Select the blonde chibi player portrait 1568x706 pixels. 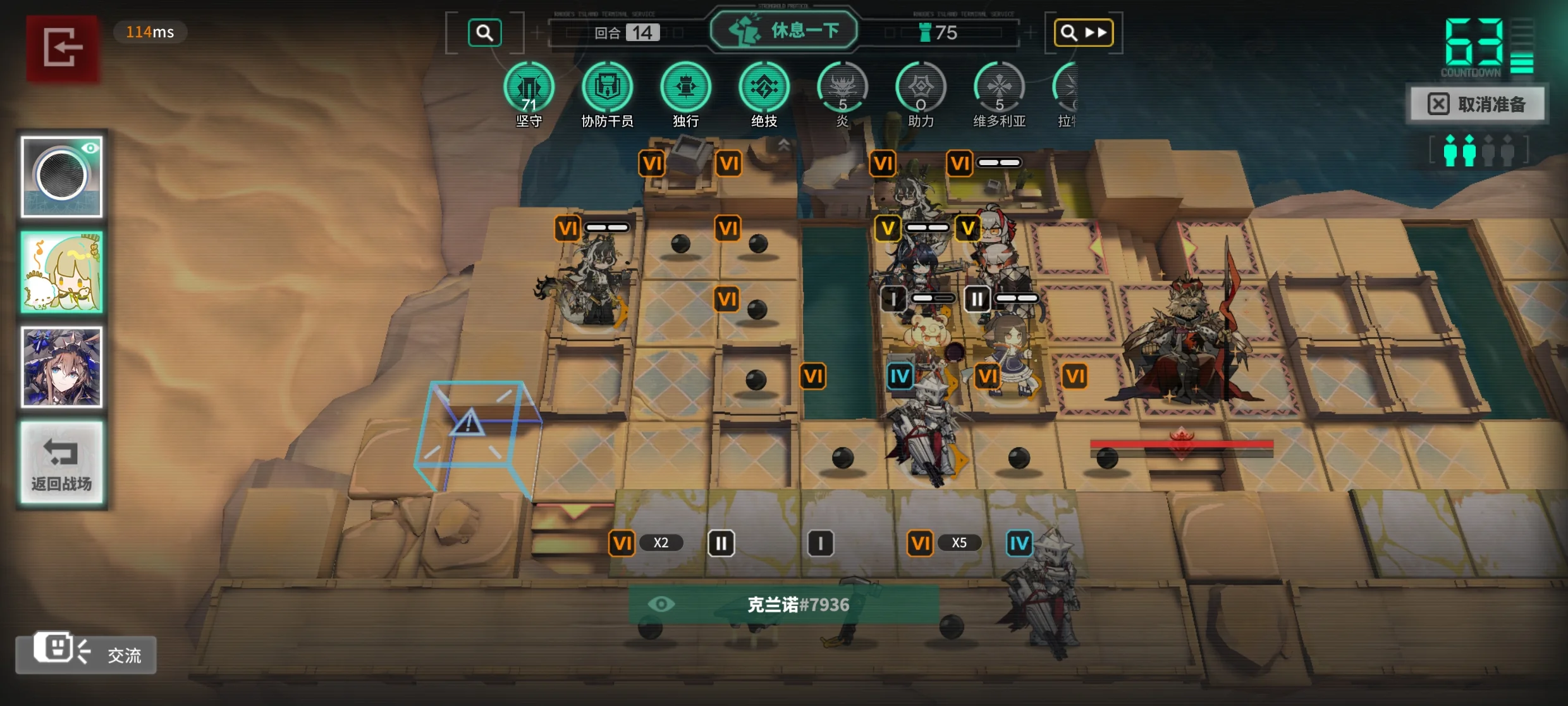click(x=61, y=272)
